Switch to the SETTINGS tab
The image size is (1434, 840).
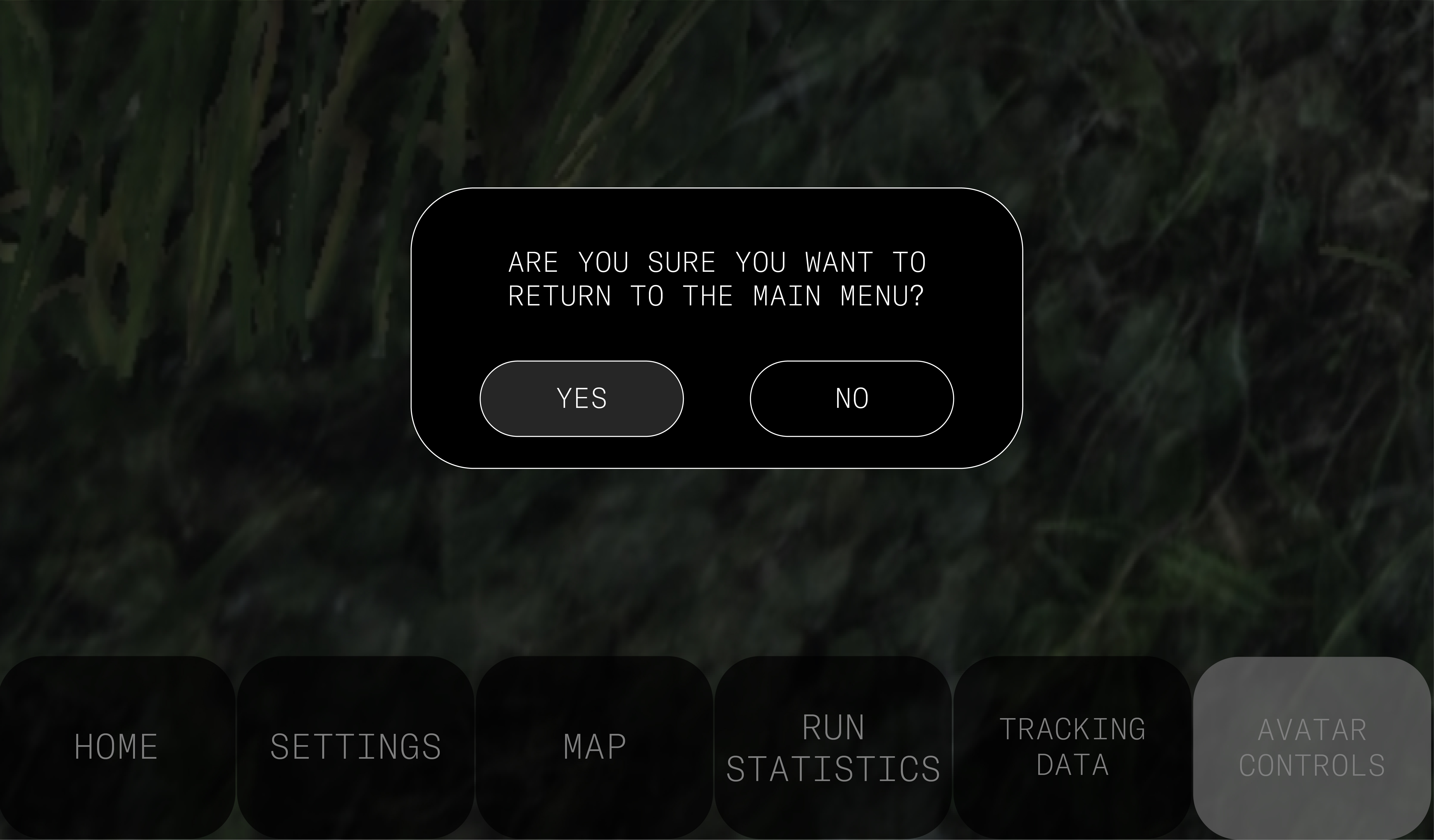click(356, 747)
